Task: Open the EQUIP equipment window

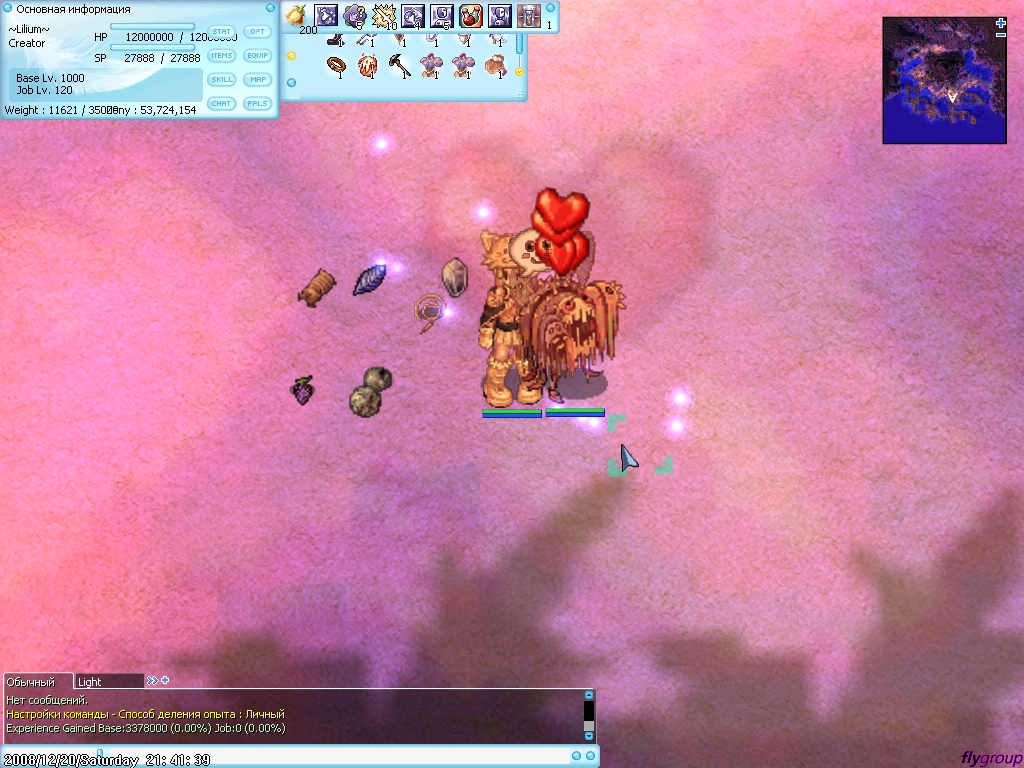Action: (x=258, y=56)
